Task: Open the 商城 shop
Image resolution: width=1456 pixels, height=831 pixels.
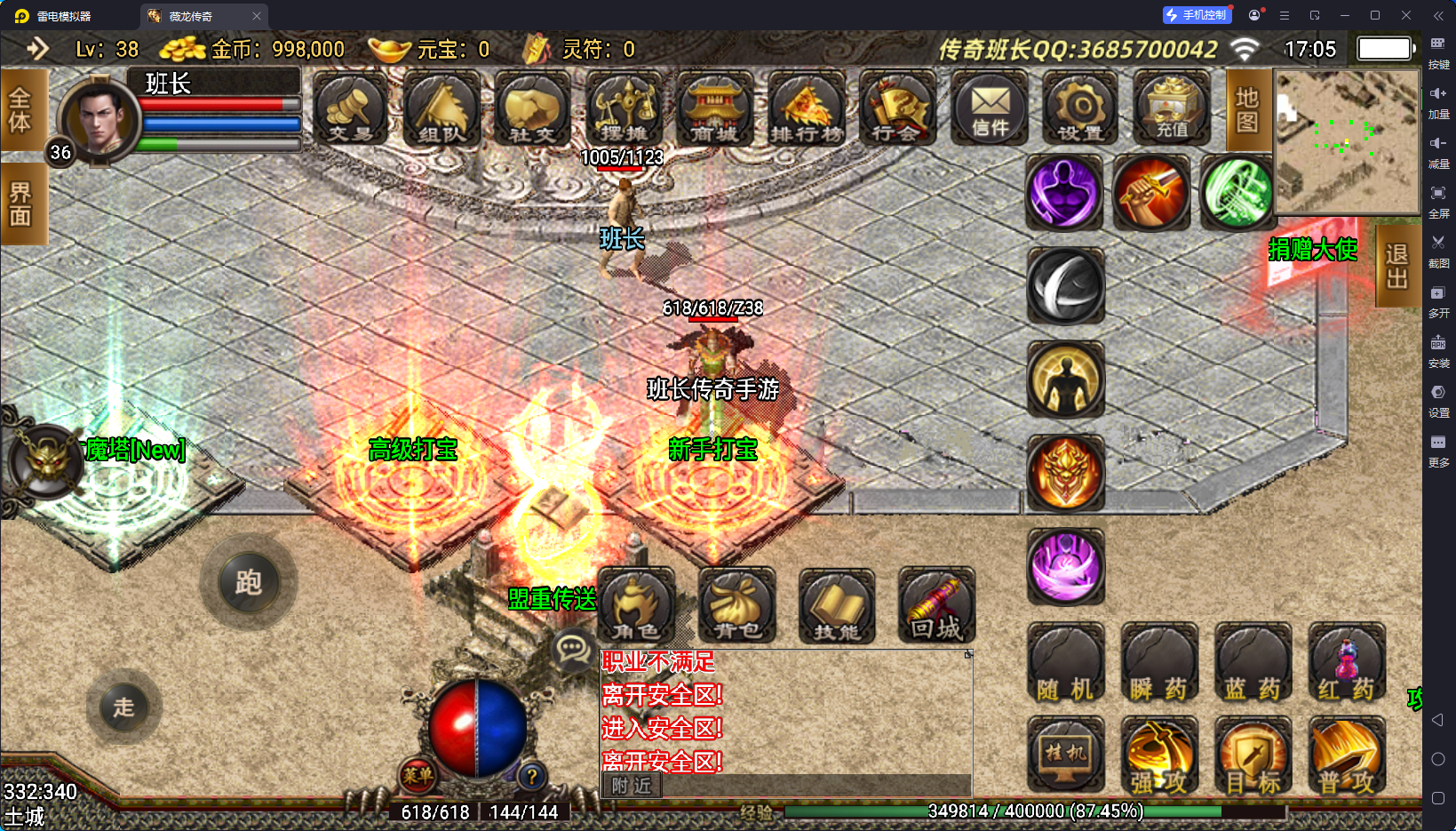Action: (x=714, y=110)
